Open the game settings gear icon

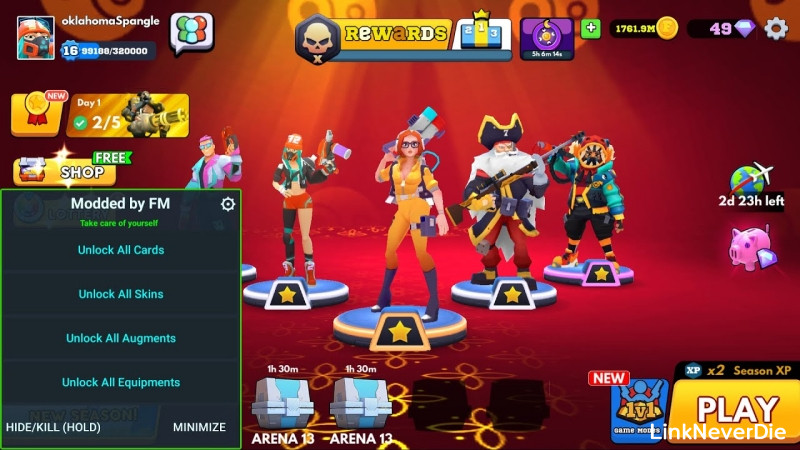pyautogui.click(x=776, y=28)
